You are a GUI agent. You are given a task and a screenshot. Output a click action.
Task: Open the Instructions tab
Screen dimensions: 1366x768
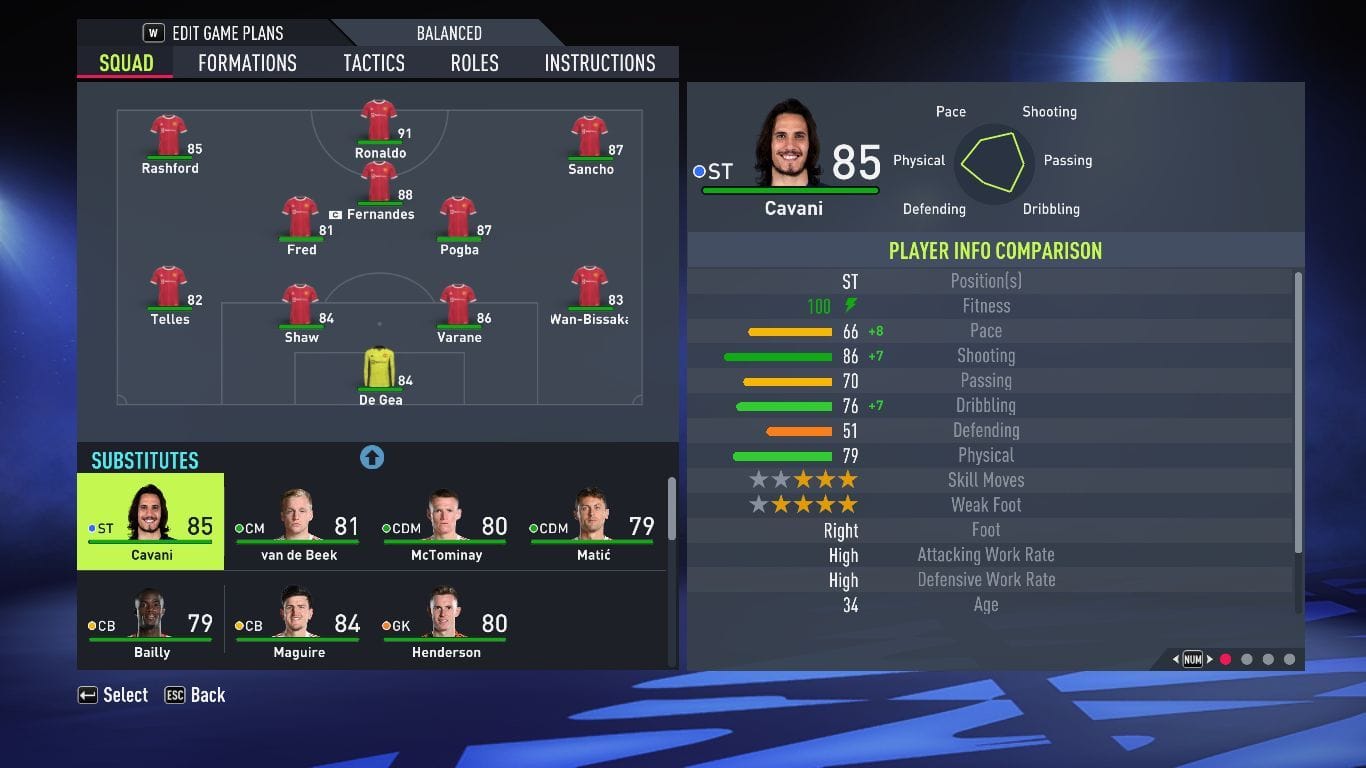click(x=599, y=62)
